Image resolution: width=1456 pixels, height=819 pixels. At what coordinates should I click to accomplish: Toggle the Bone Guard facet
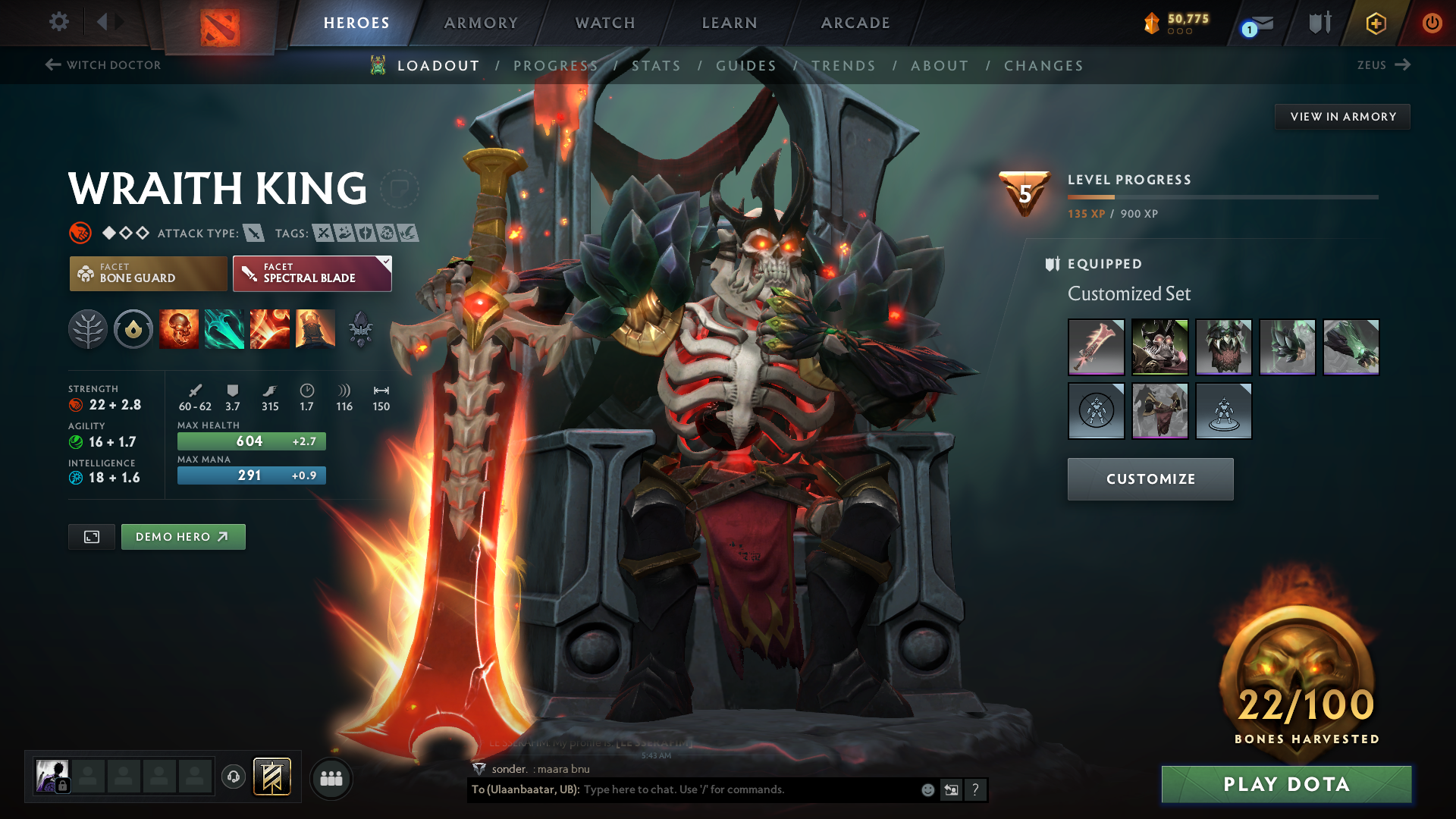148,273
